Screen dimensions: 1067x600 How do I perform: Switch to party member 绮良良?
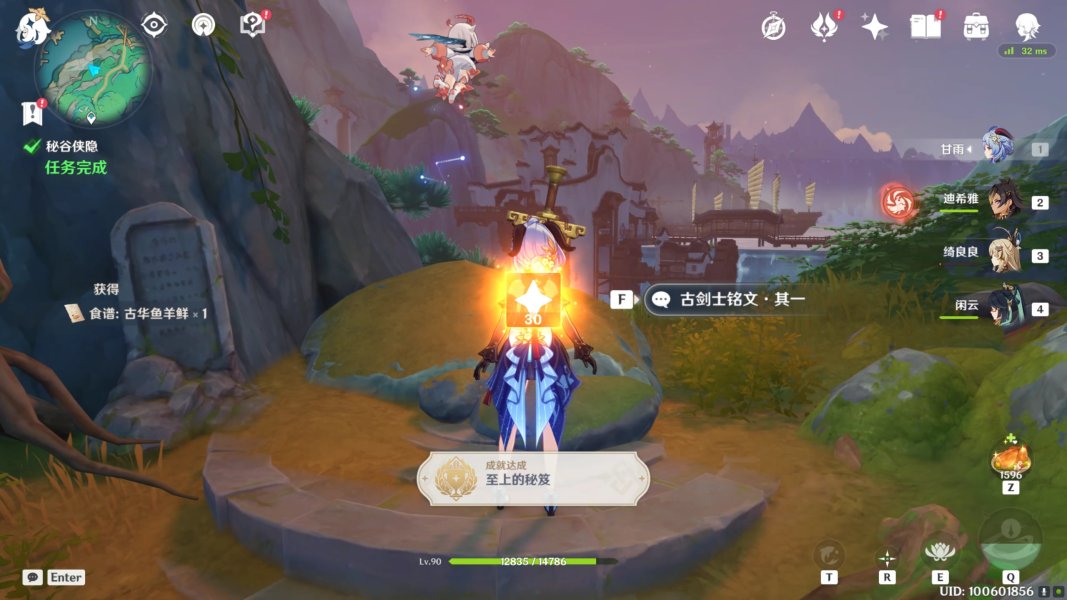point(1003,254)
